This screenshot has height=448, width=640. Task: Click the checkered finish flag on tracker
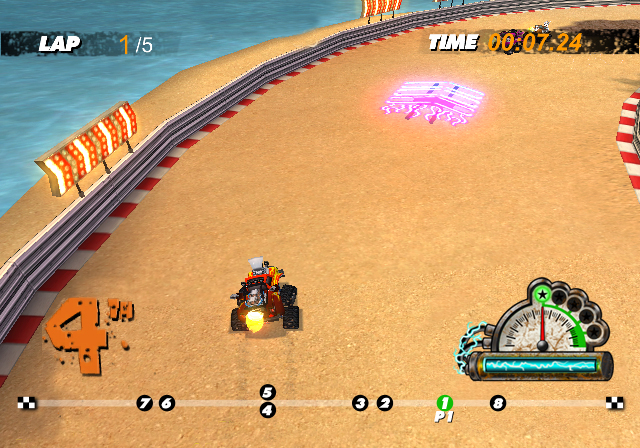coord(614,403)
